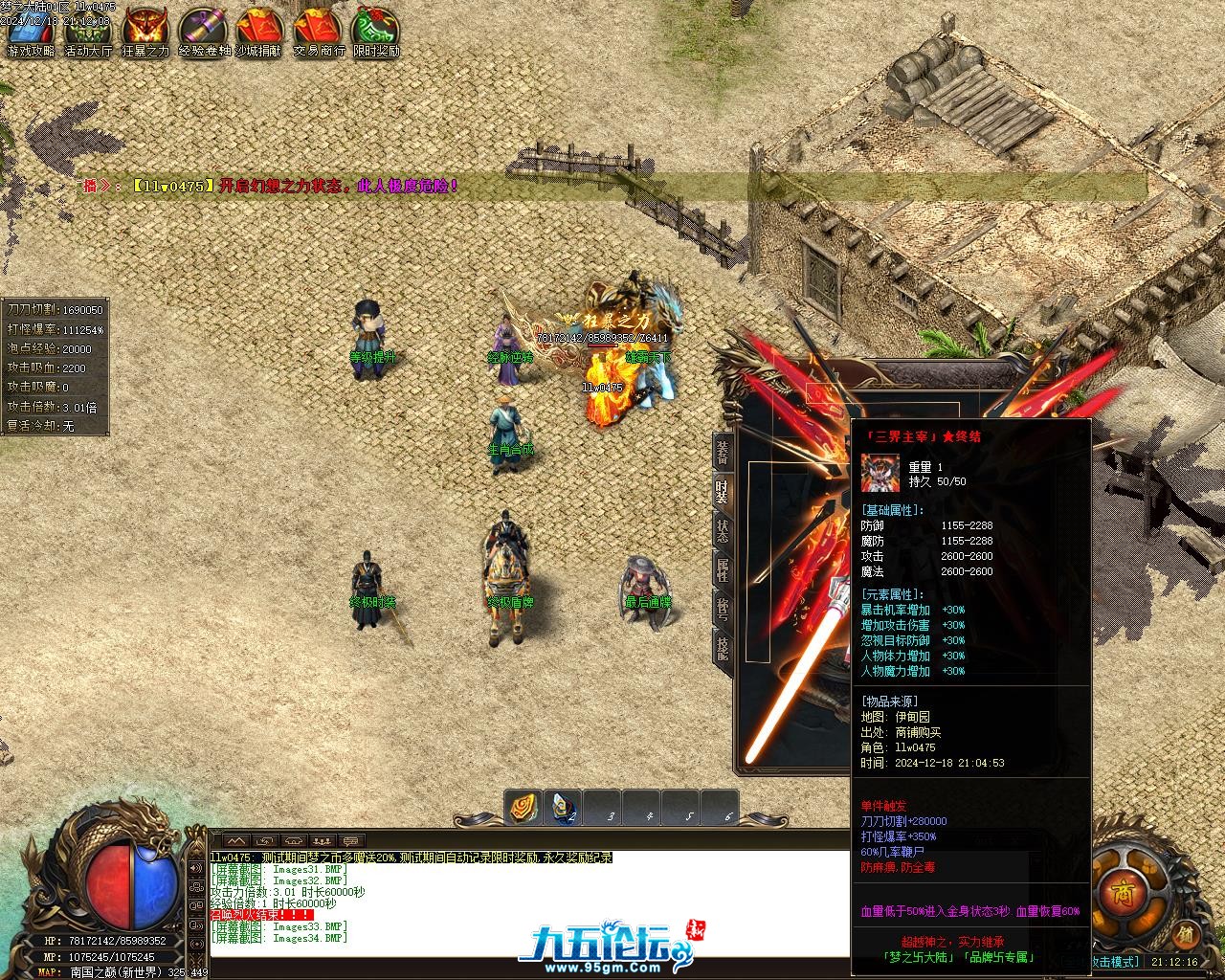Image resolution: width=1225 pixels, height=980 pixels.
Task: Activate the 狂暴之力 berserk power icon
Action: coord(145,31)
